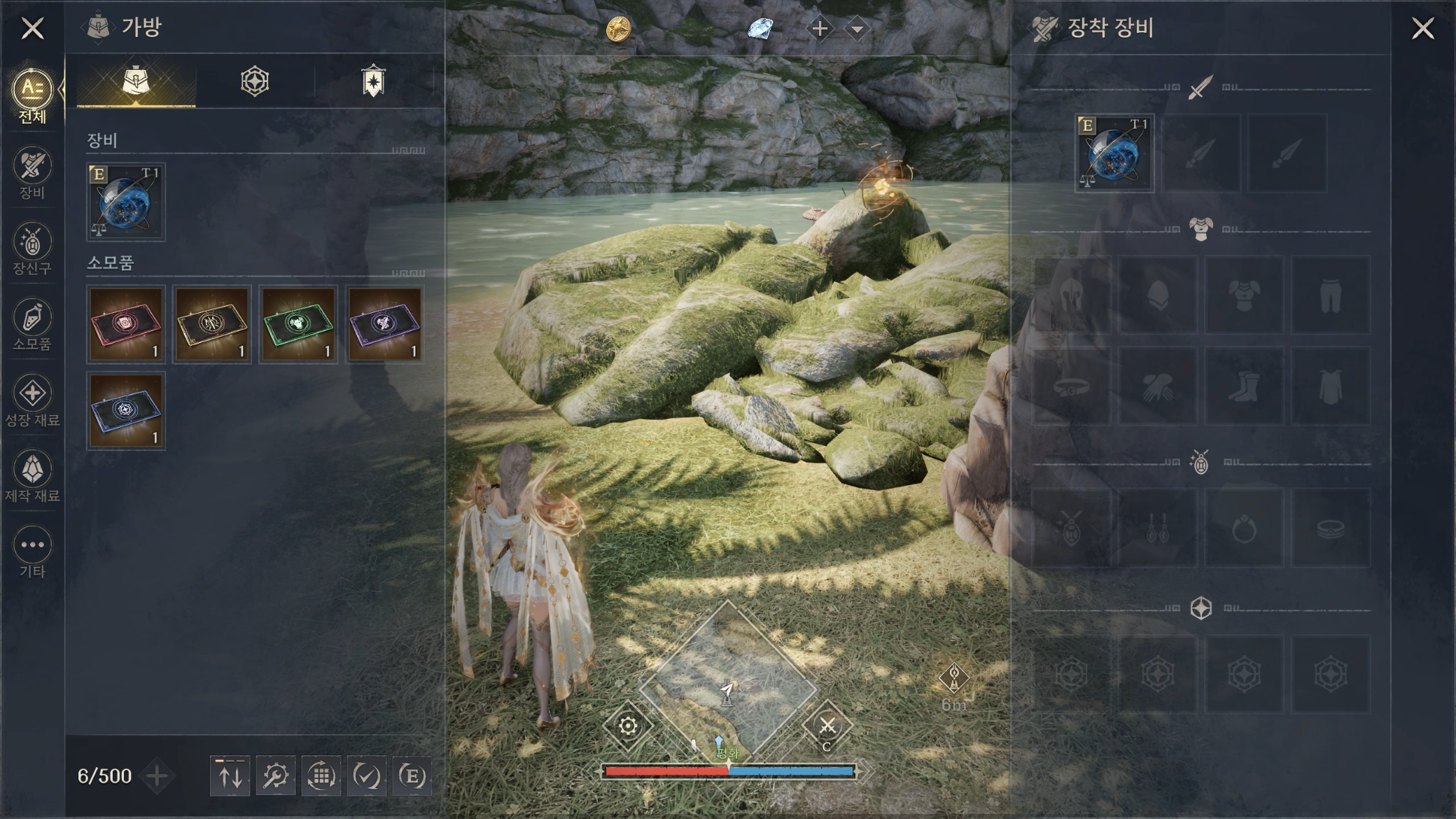Open the currency dropdown arrow
Image resolution: width=1456 pixels, height=819 pixels.
[x=857, y=29]
